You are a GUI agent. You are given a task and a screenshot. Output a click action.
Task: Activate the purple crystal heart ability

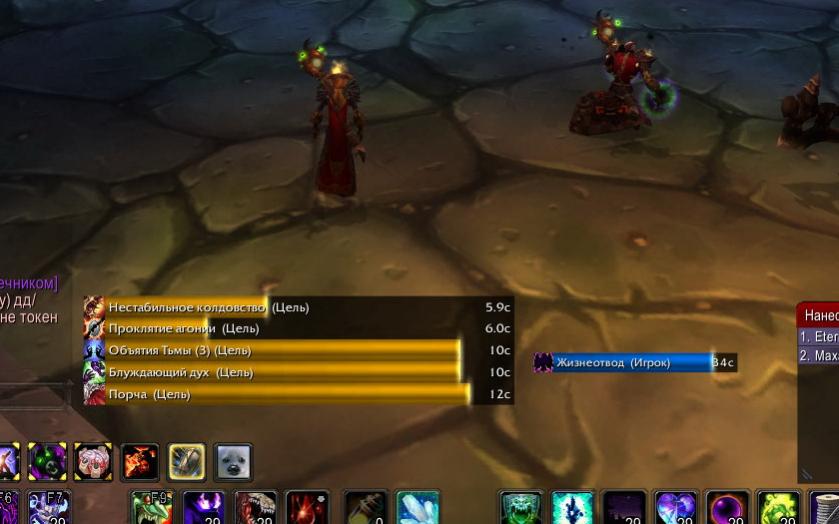[675, 508]
